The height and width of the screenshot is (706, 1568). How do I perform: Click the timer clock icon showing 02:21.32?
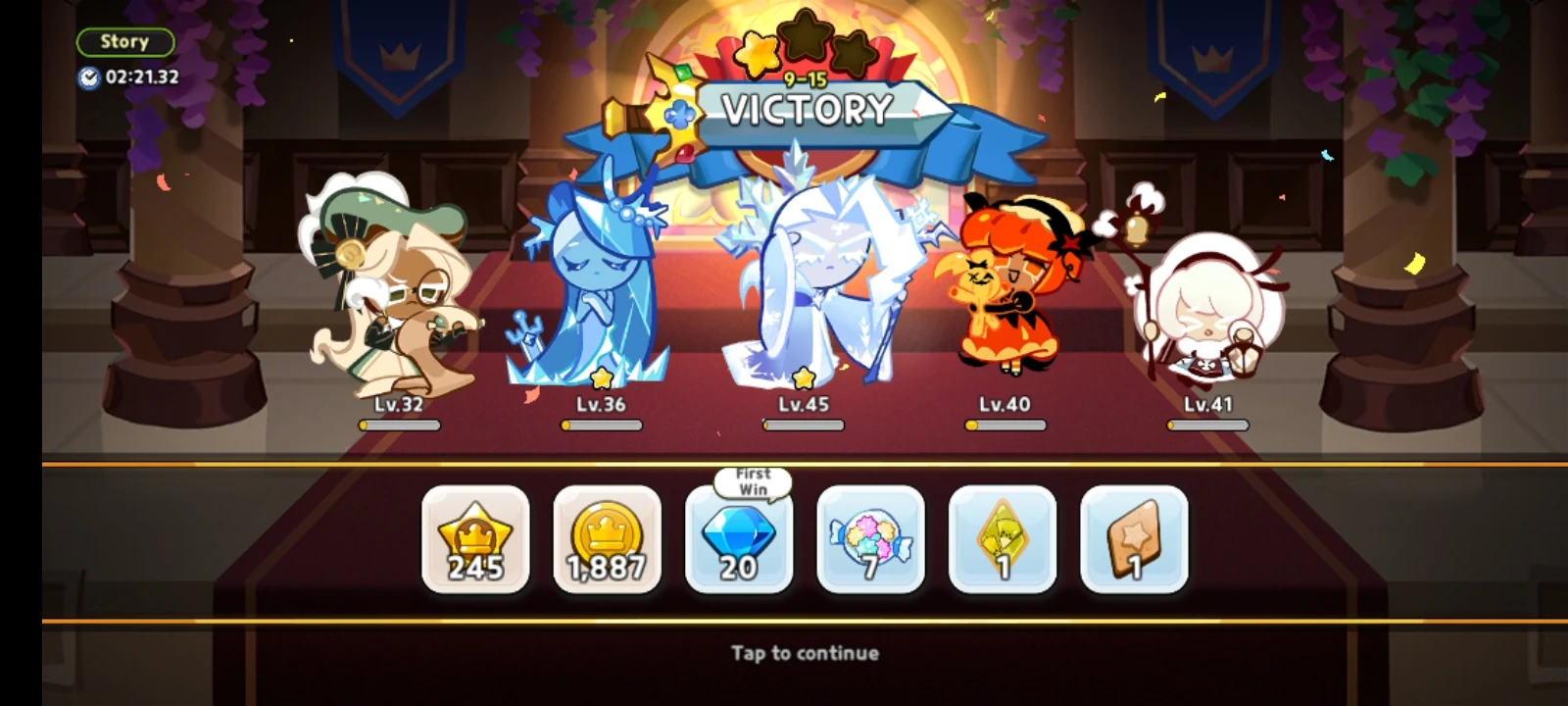click(x=90, y=79)
